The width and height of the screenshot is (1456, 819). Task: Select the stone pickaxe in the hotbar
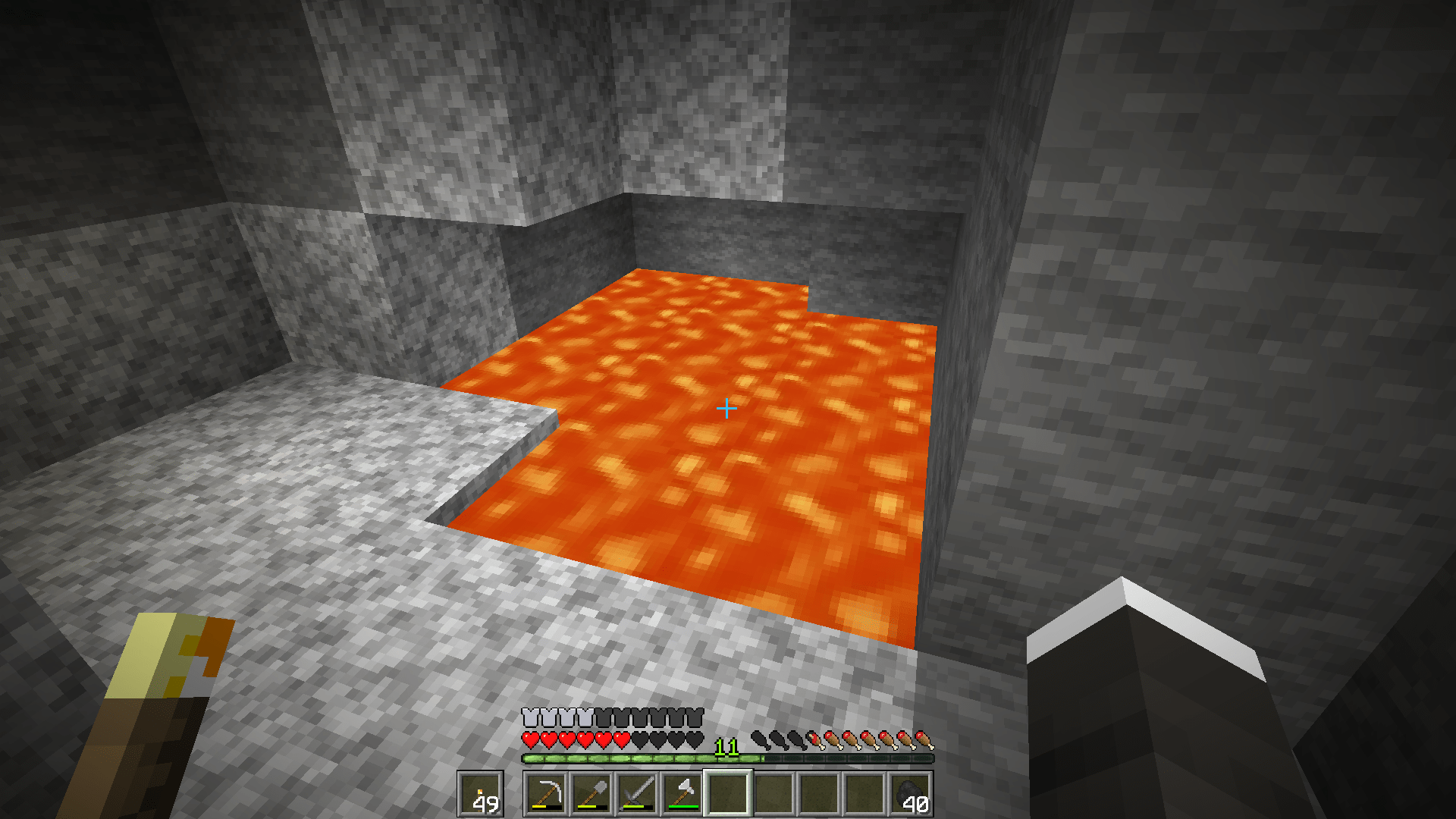548,792
